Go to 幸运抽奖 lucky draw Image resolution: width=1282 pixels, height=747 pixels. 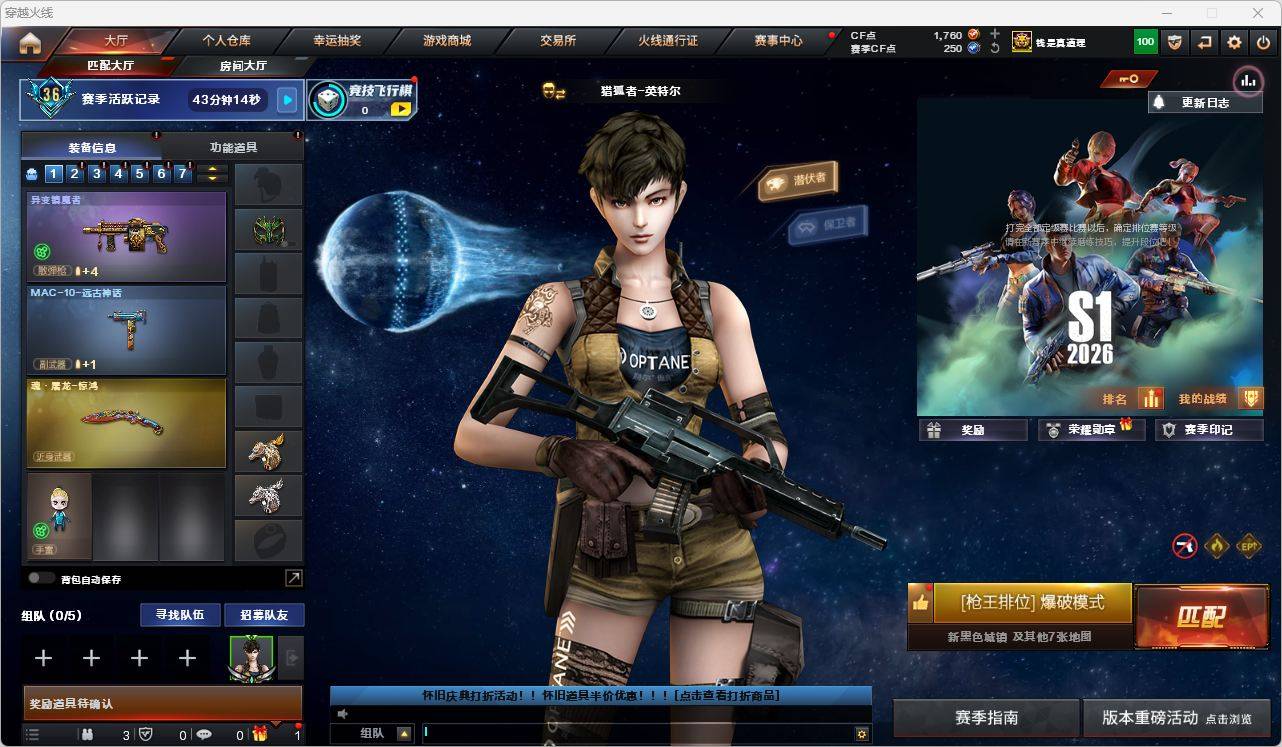coord(337,41)
